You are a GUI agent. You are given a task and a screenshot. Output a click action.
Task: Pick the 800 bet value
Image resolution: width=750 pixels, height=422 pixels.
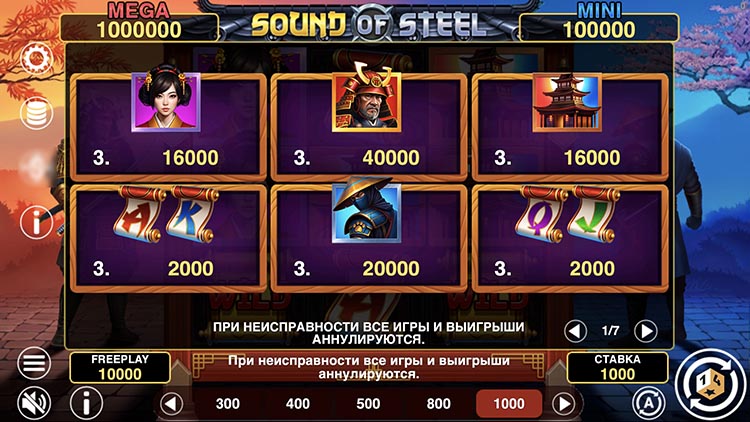438,404
